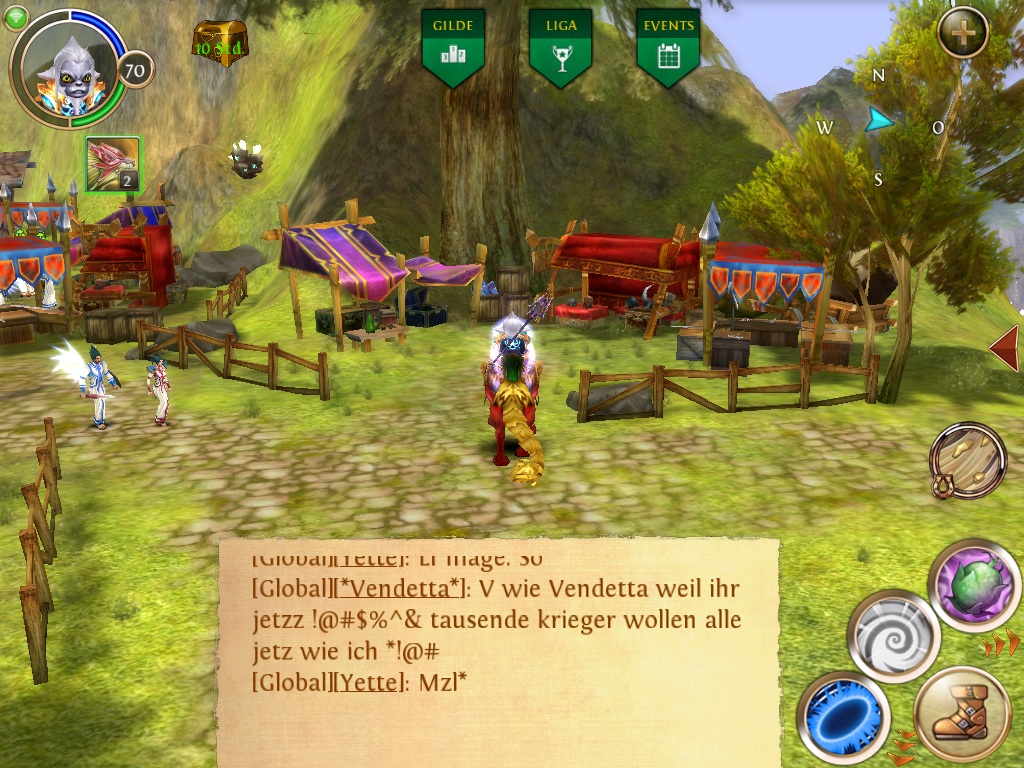Select player name Yette in chat

click(370, 682)
